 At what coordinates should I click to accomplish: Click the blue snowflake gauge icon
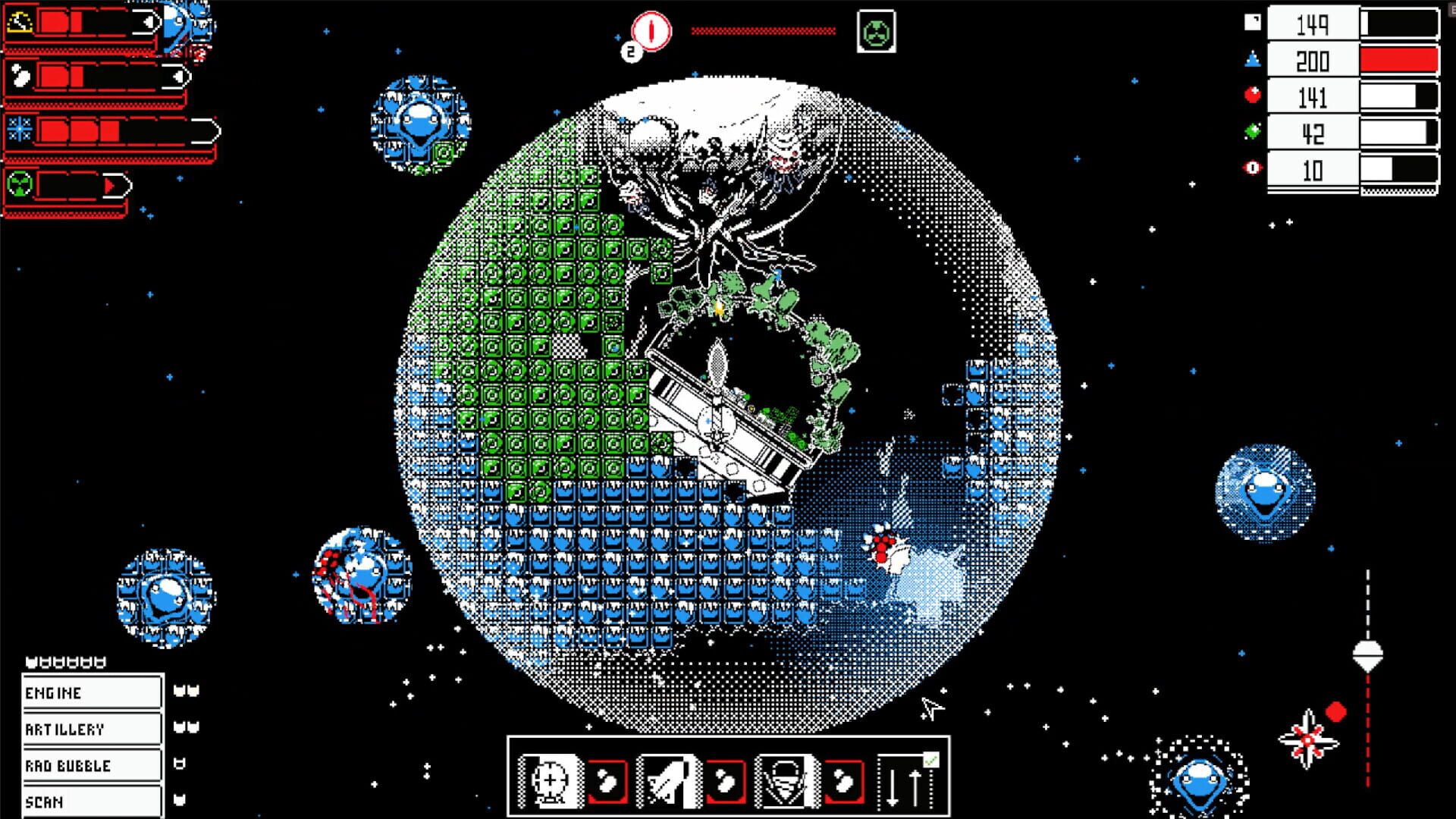(x=20, y=129)
